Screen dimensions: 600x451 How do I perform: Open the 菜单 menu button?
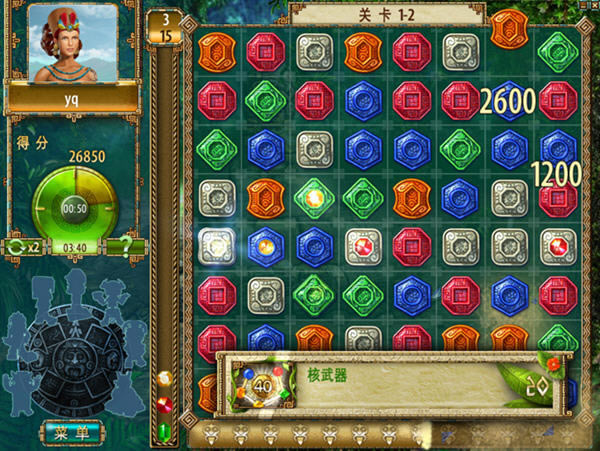pos(72,432)
